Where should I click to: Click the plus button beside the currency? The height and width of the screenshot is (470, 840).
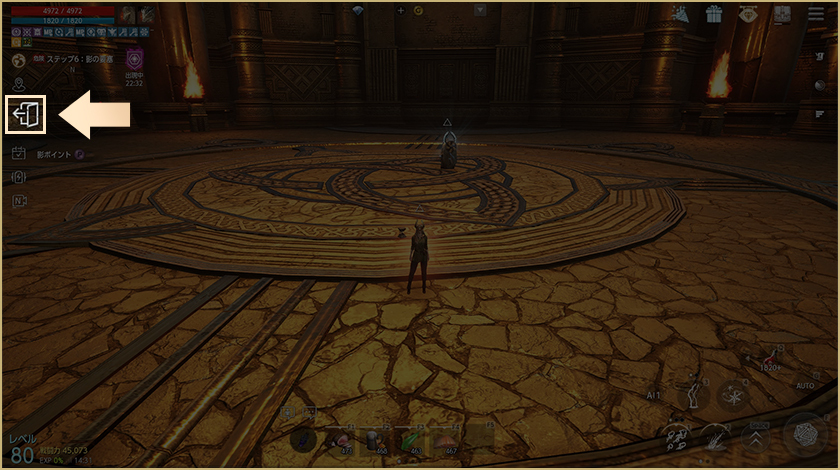point(401,10)
